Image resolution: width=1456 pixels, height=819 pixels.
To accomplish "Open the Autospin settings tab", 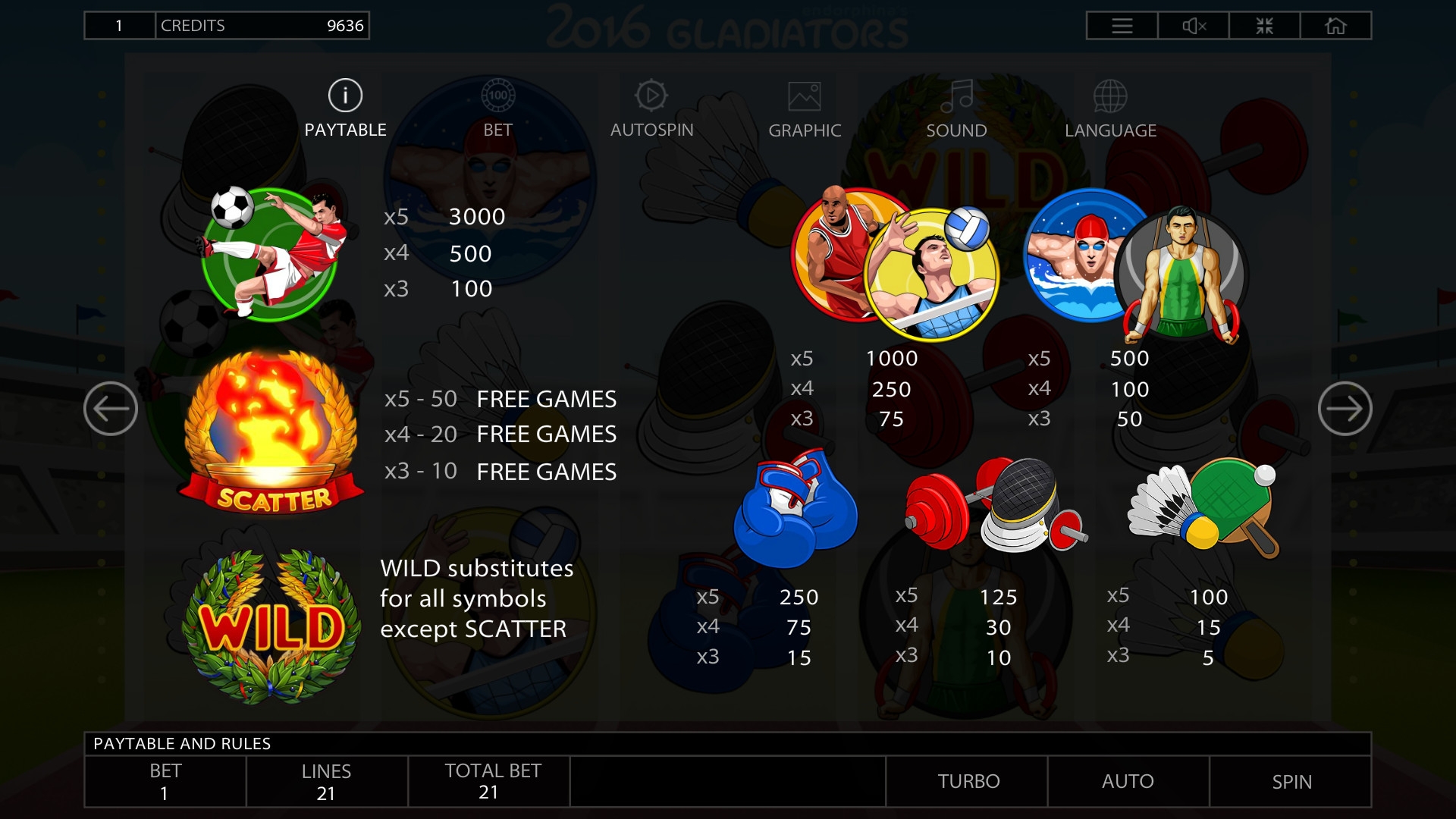I will (651, 109).
